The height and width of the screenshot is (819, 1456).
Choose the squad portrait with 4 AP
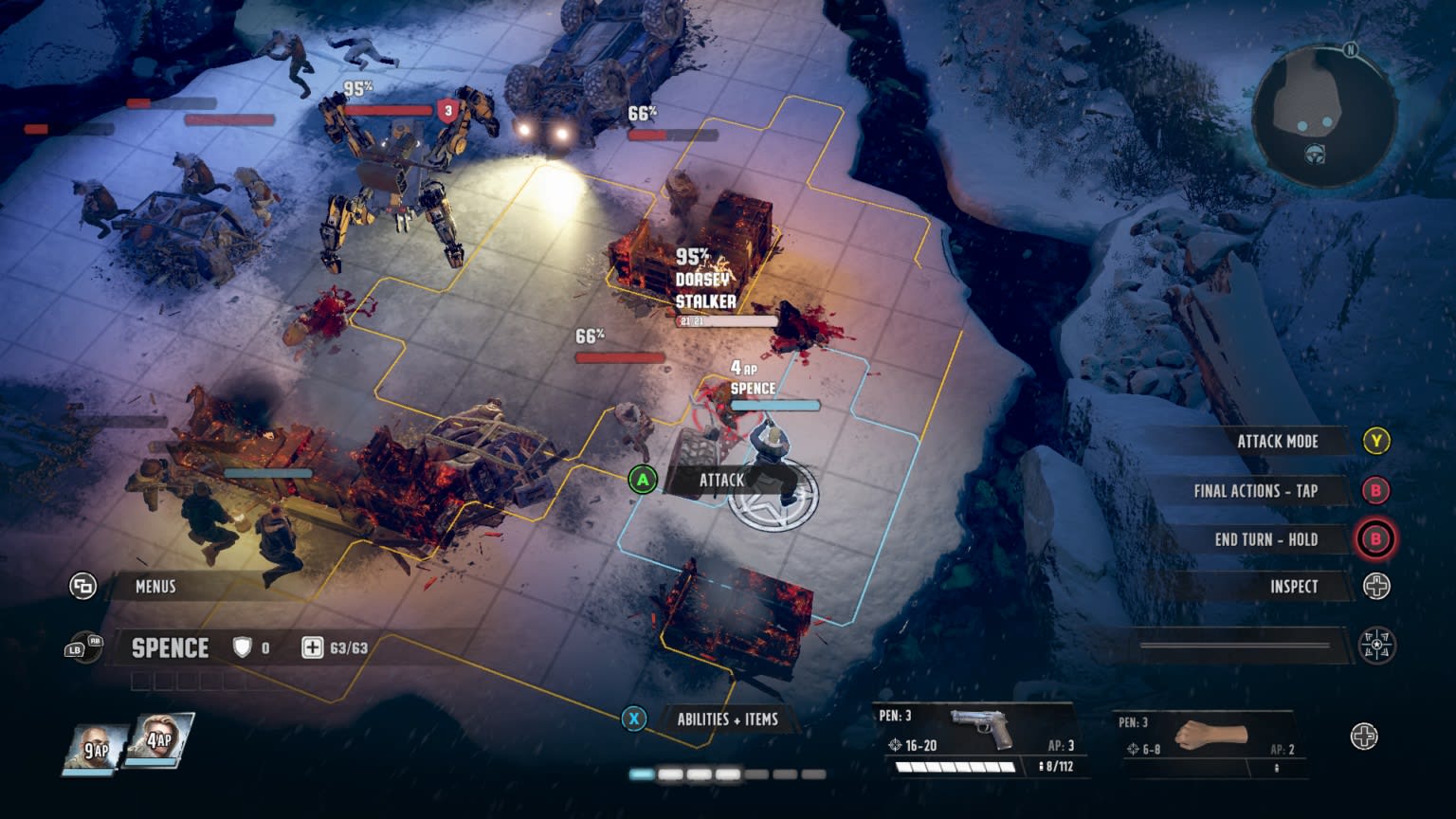tap(158, 741)
